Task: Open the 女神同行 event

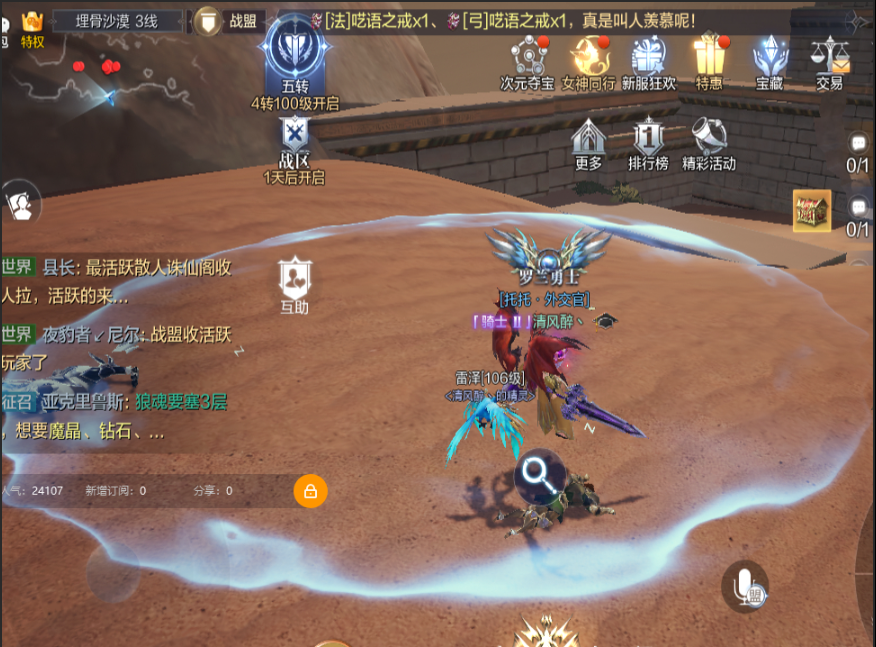Action: tap(588, 60)
